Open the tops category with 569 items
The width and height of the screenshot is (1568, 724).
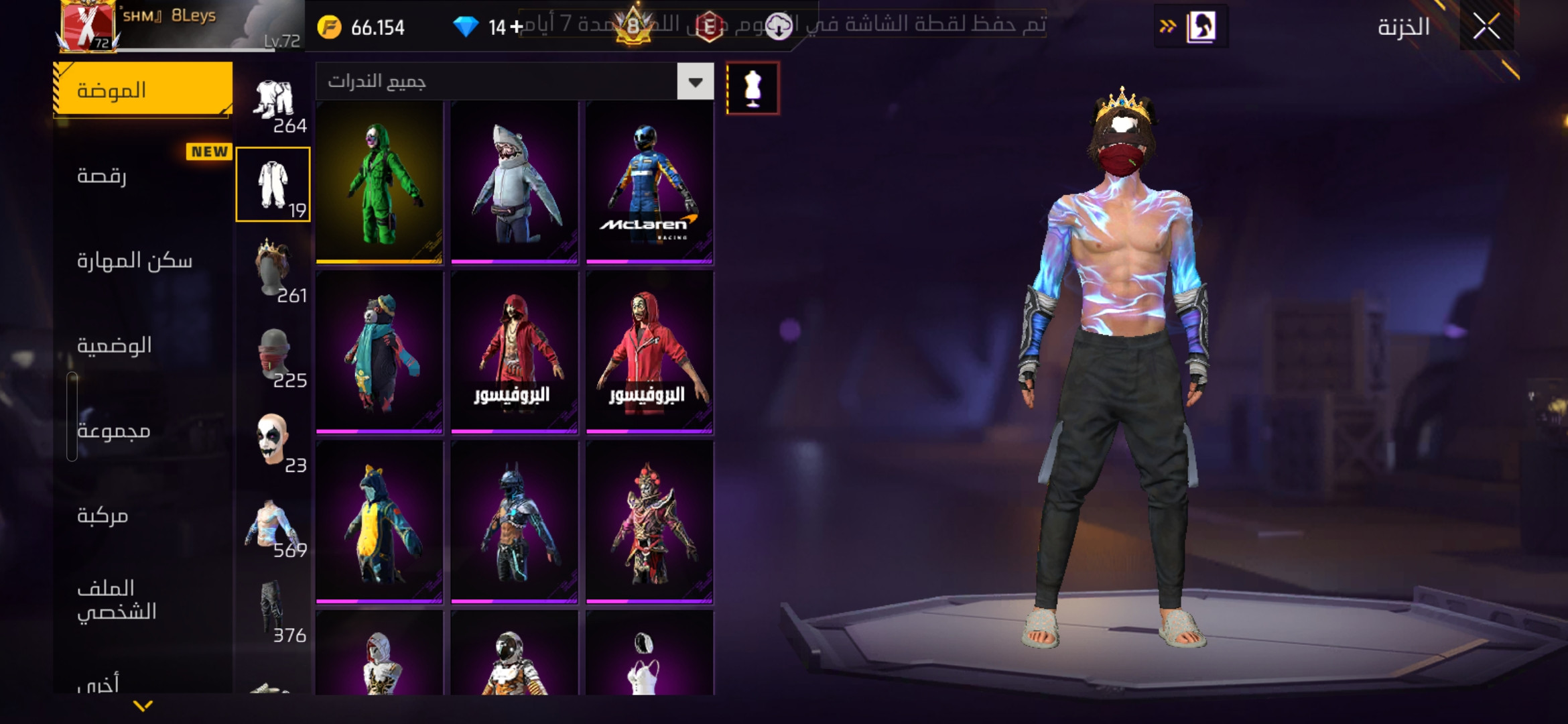(273, 525)
